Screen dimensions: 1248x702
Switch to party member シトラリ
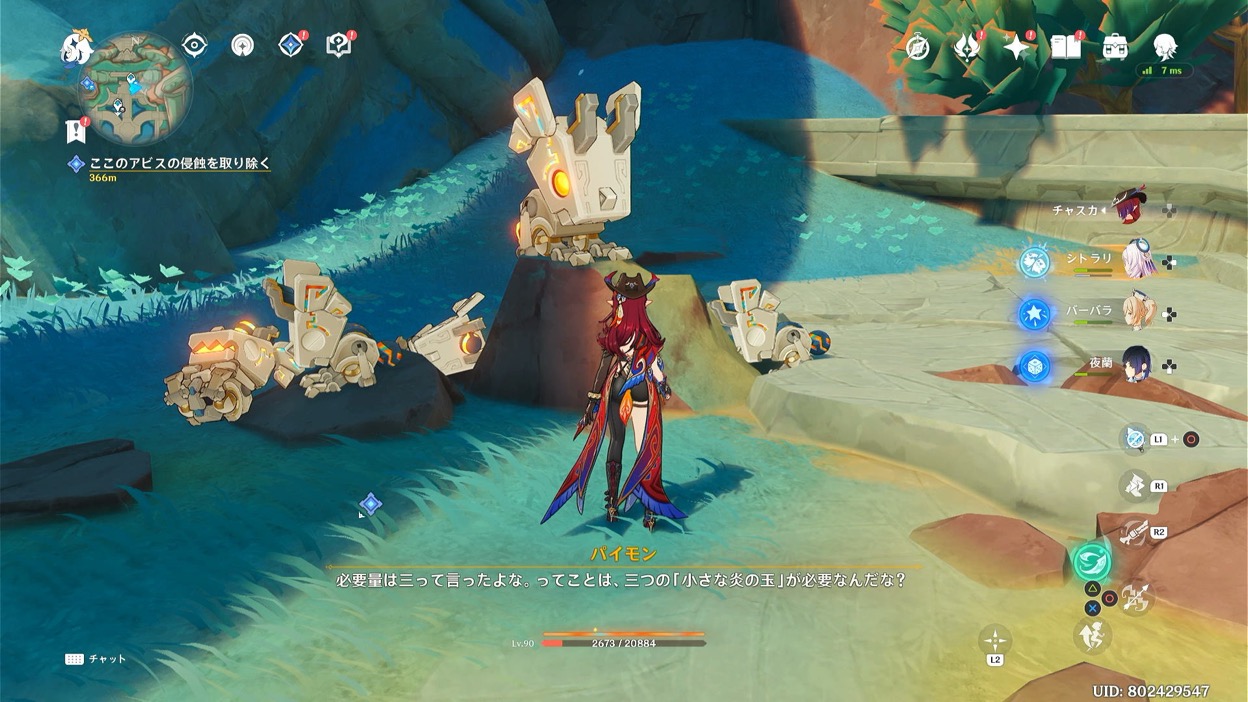tap(1137, 259)
